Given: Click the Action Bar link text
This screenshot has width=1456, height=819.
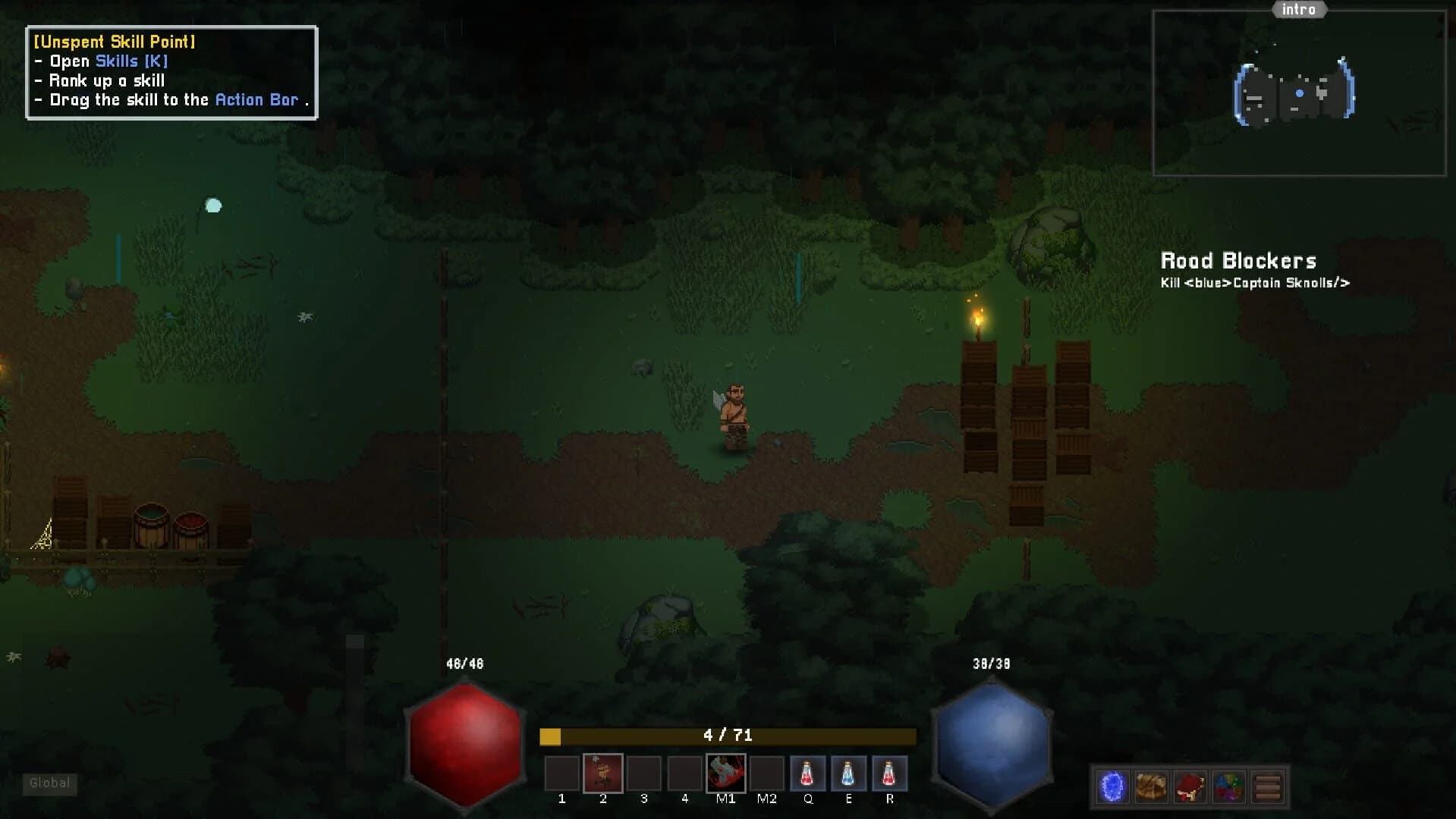Looking at the screenshot, I should click(x=256, y=99).
